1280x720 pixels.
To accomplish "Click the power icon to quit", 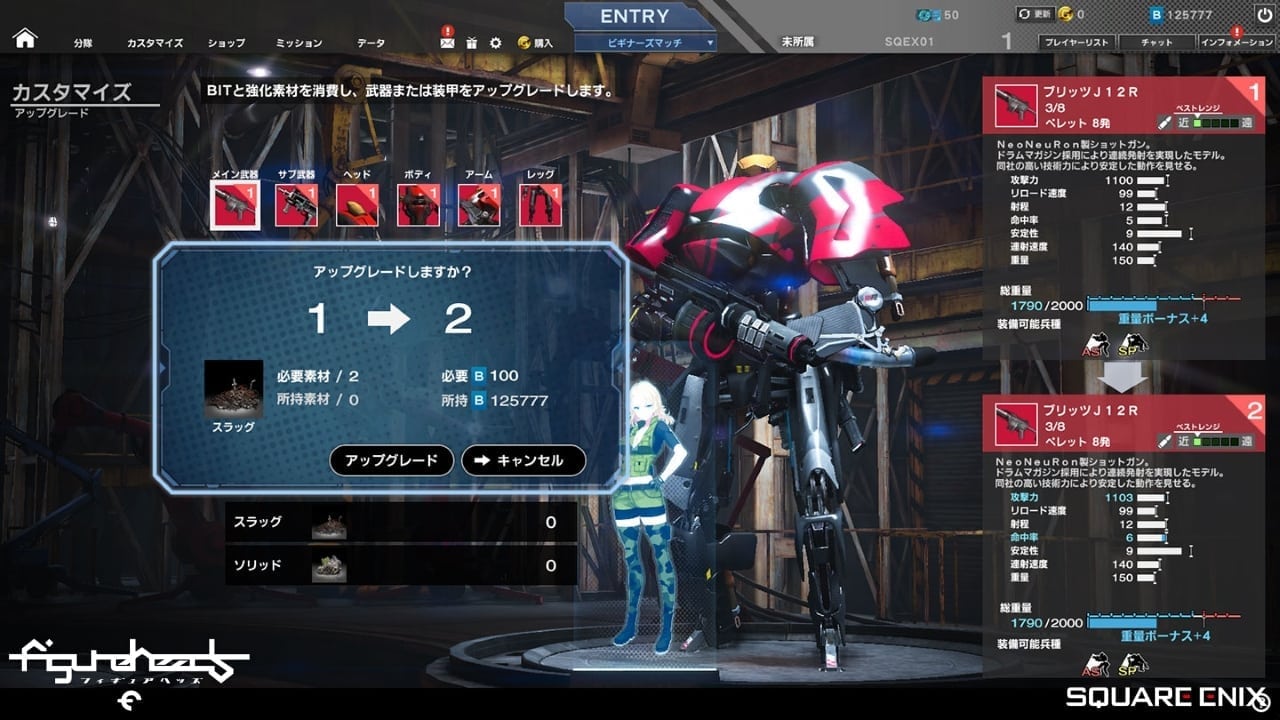I will (1264, 15).
